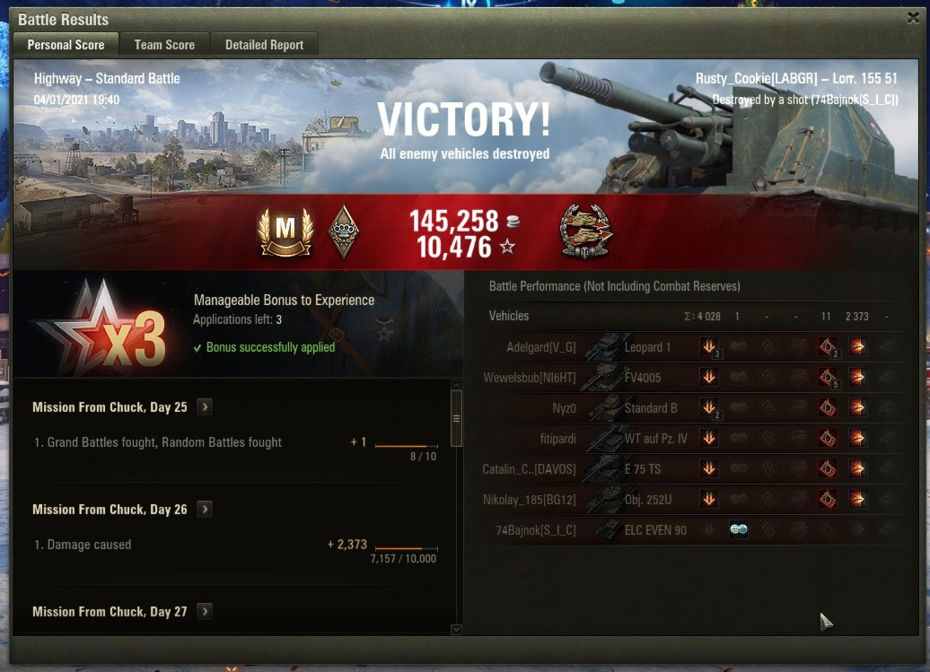Image resolution: width=930 pixels, height=672 pixels.
Task: Select the FV4005 row of Wewelsbub
Action: [x=660, y=377]
